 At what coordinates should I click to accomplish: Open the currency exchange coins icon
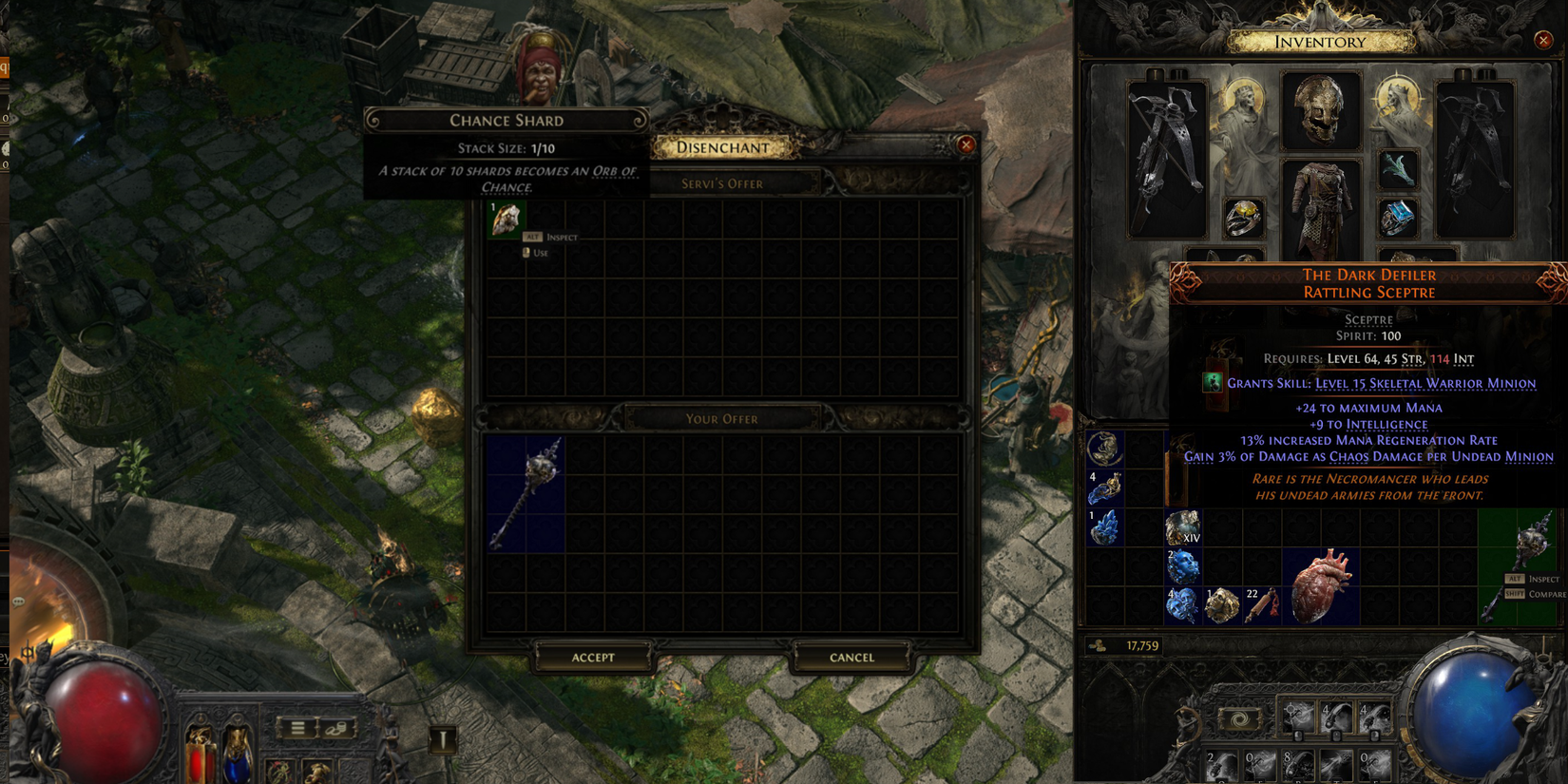(335, 730)
